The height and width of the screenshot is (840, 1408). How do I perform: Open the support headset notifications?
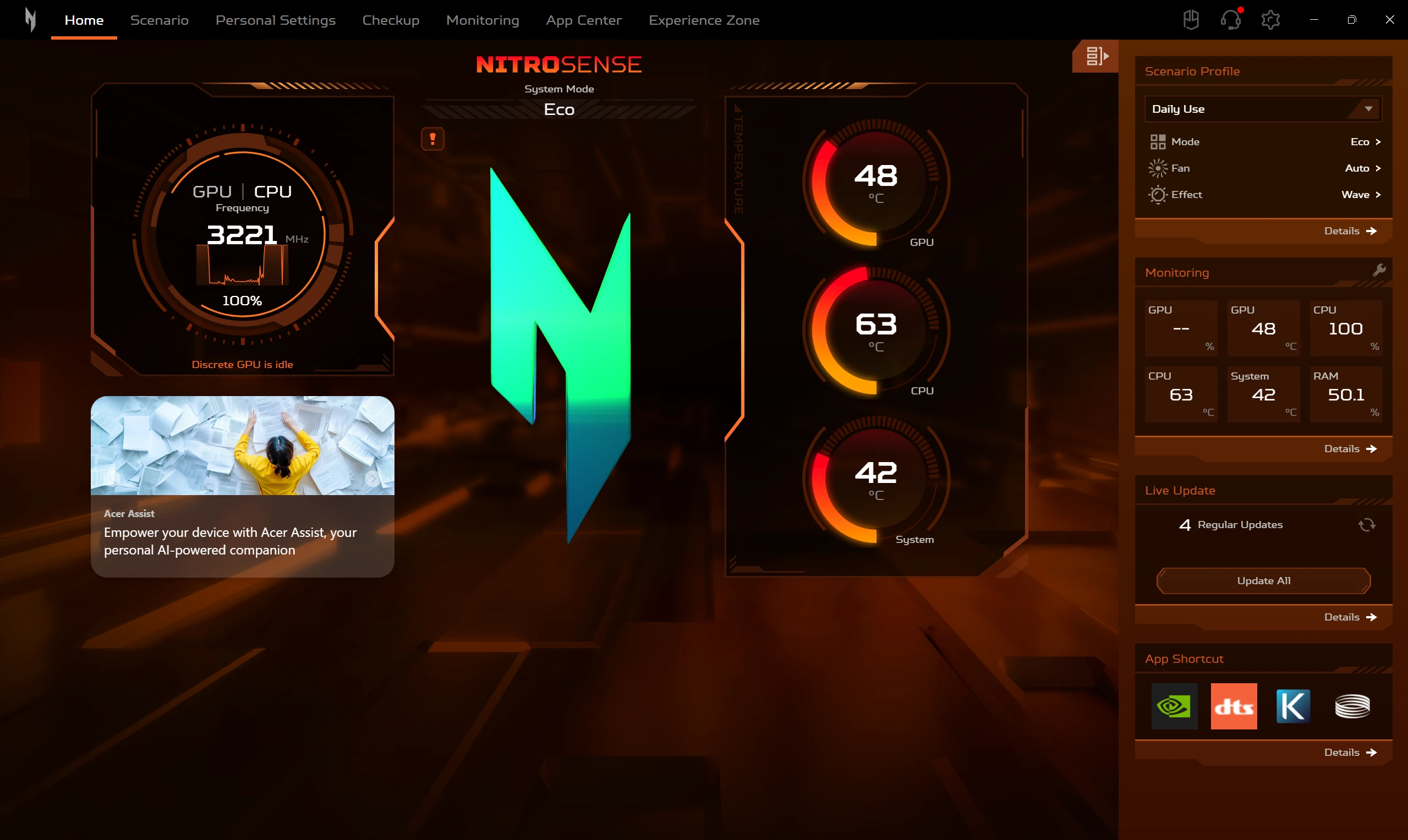coord(1230,19)
